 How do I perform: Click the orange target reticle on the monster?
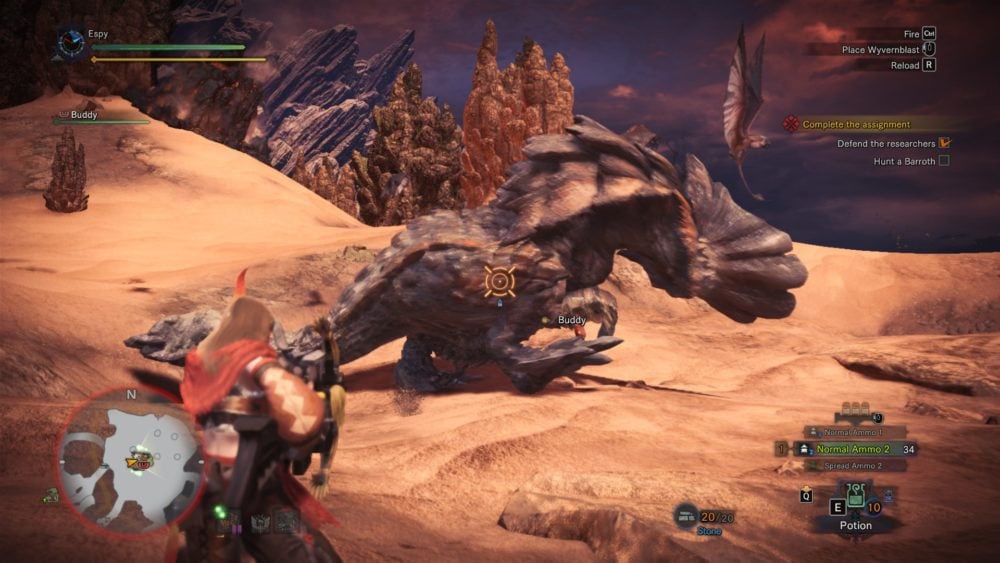pos(499,281)
